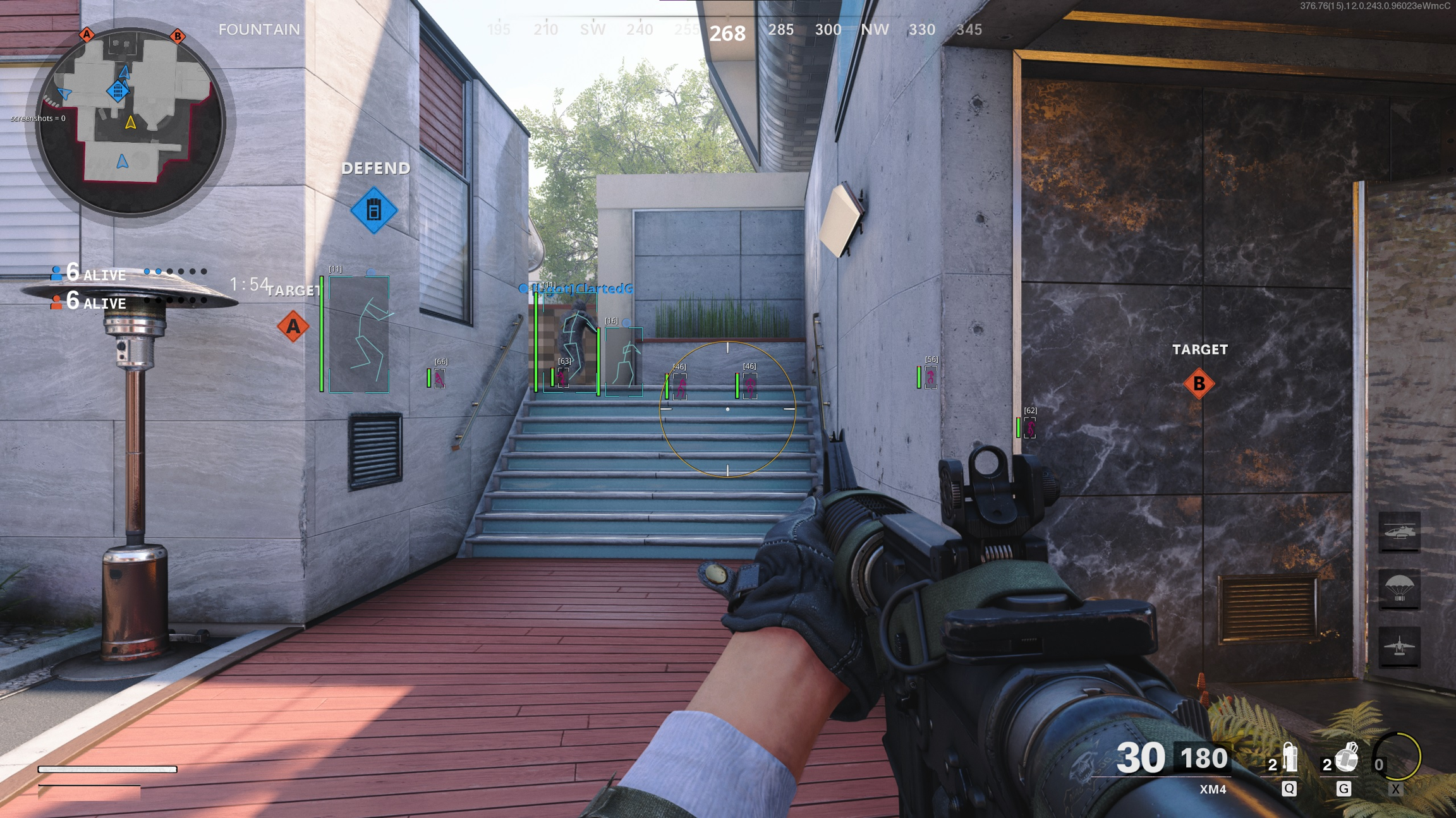Select the blue DEFEND objective diamond
This screenshot has height=818, width=1456.
coord(374,210)
